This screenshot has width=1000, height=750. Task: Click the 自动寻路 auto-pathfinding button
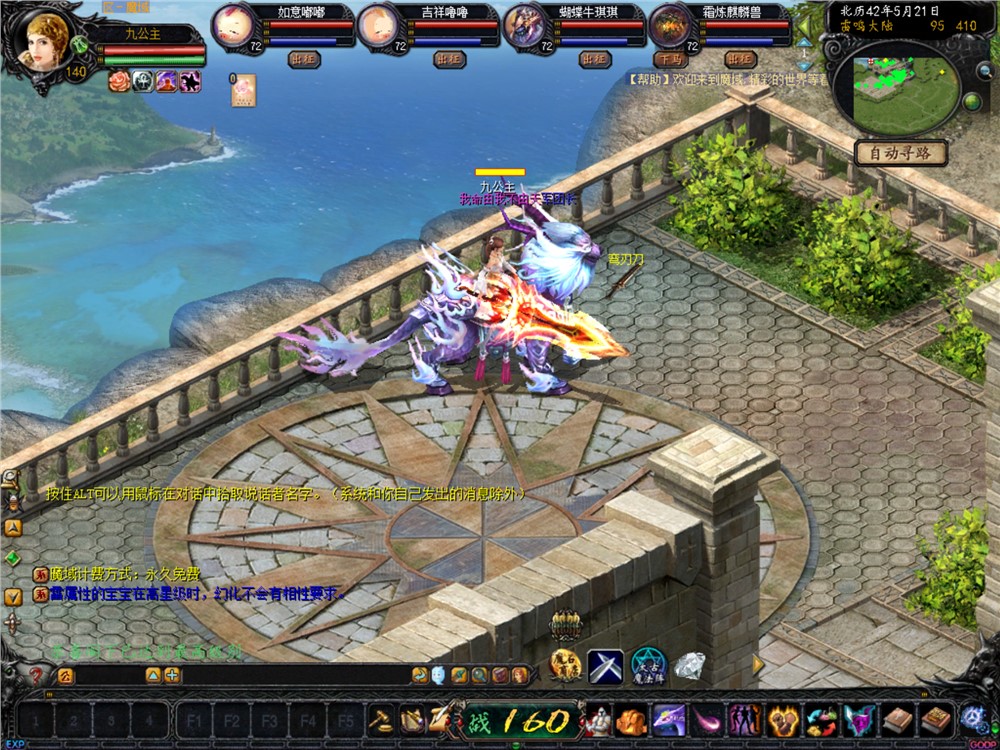[x=900, y=154]
